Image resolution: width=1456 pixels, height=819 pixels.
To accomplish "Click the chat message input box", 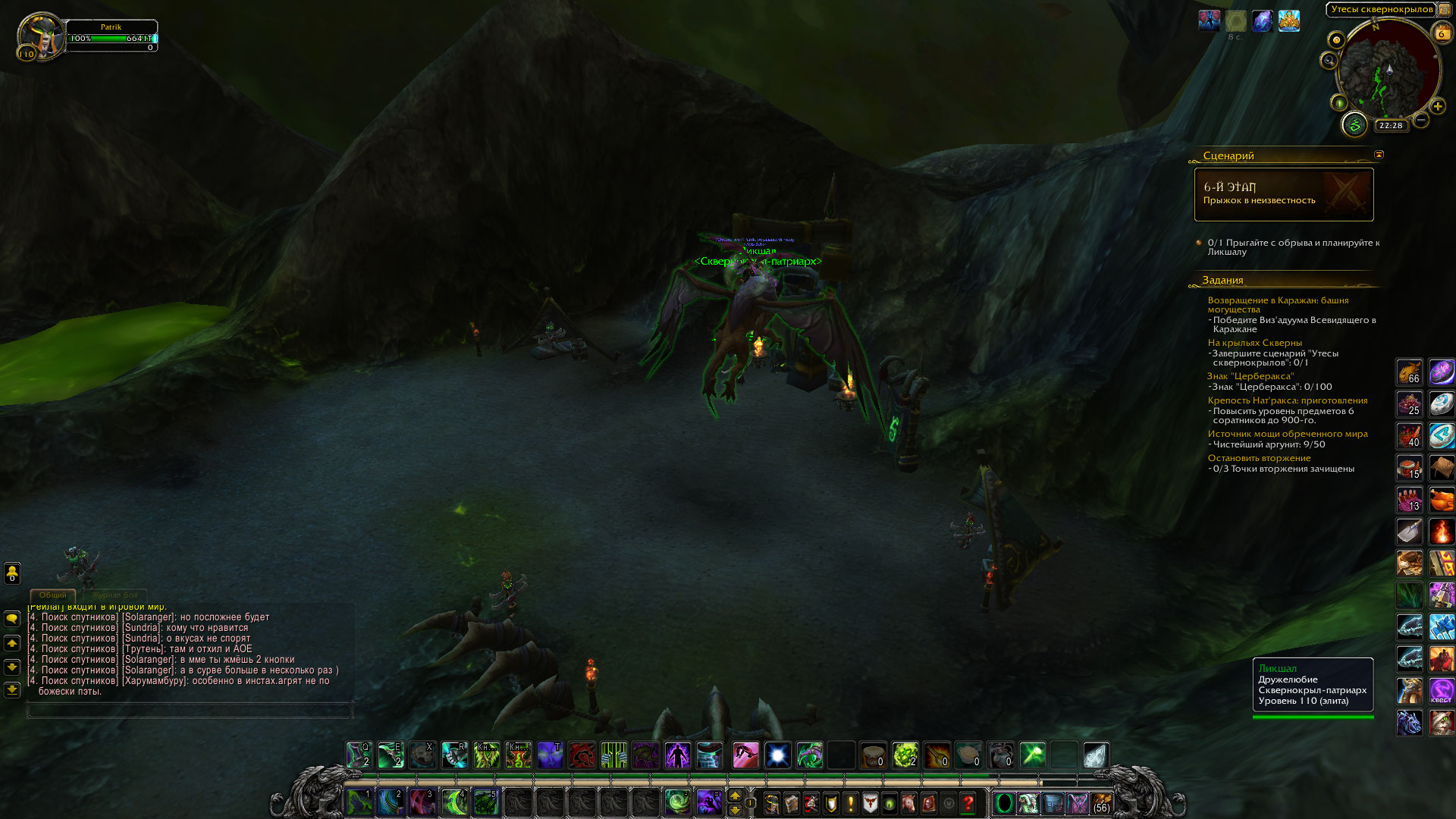I will [x=190, y=711].
